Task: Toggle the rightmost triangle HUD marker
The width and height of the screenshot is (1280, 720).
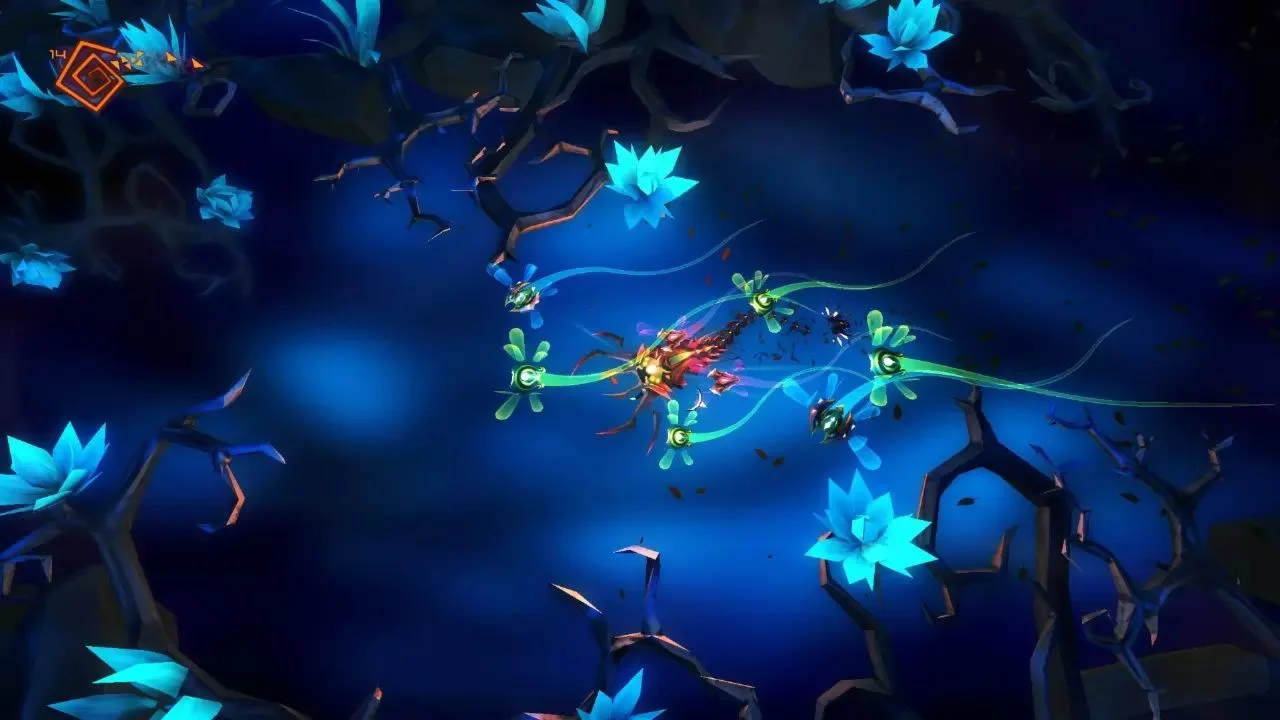Action: [x=196, y=62]
